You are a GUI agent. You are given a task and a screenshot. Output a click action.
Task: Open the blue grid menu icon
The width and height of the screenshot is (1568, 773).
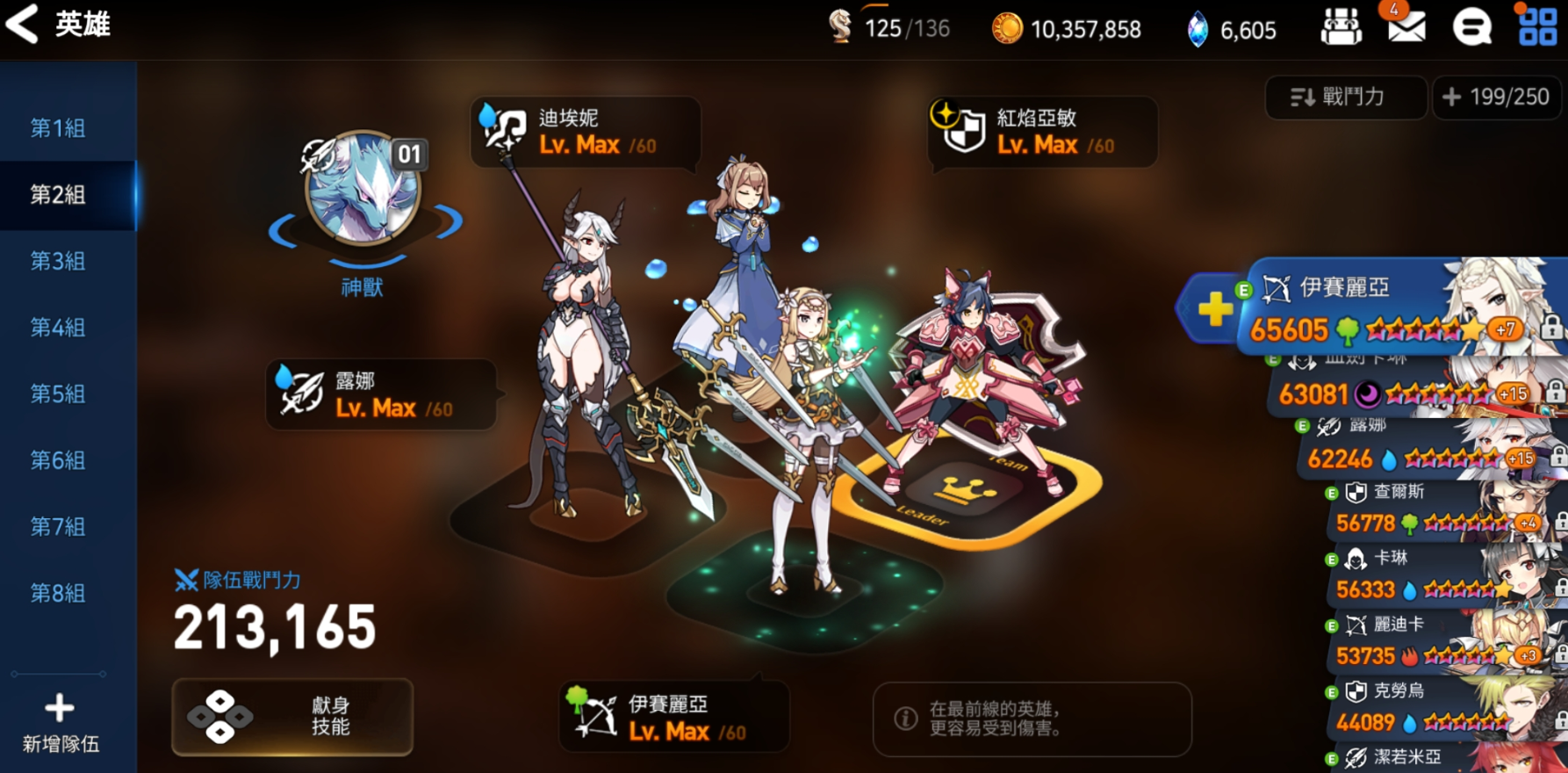coord(1536,26)
